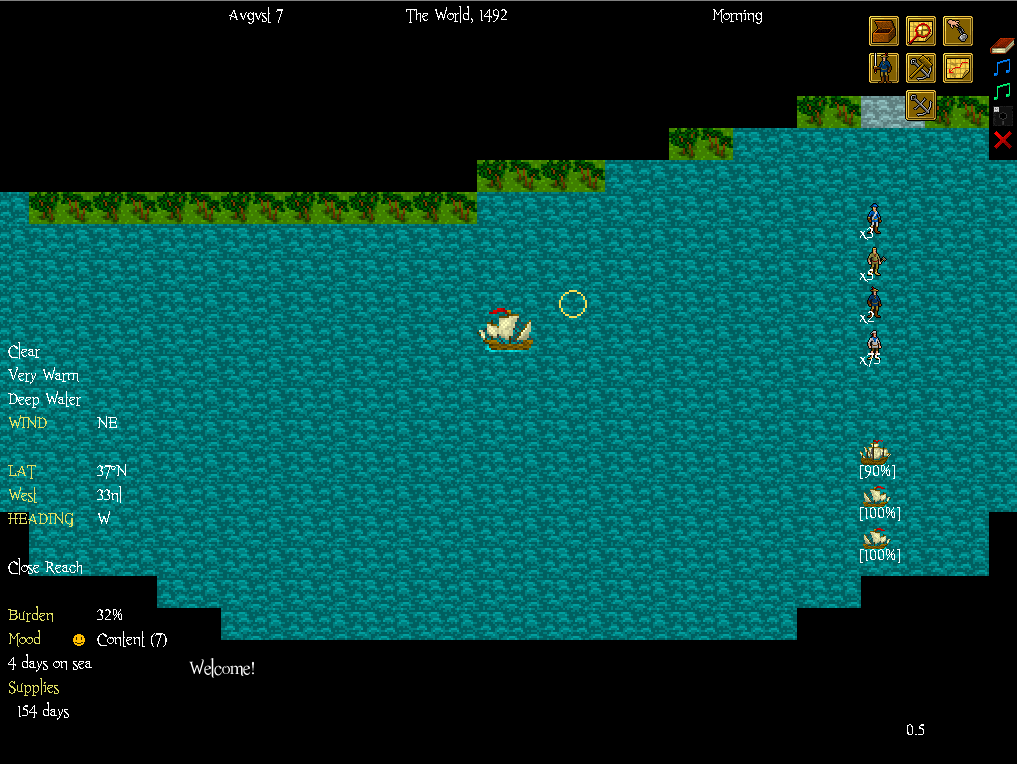This screenshot has height=764, width=1017.
Task: Click the magnifying glass map button
Action: click(921, 31)
